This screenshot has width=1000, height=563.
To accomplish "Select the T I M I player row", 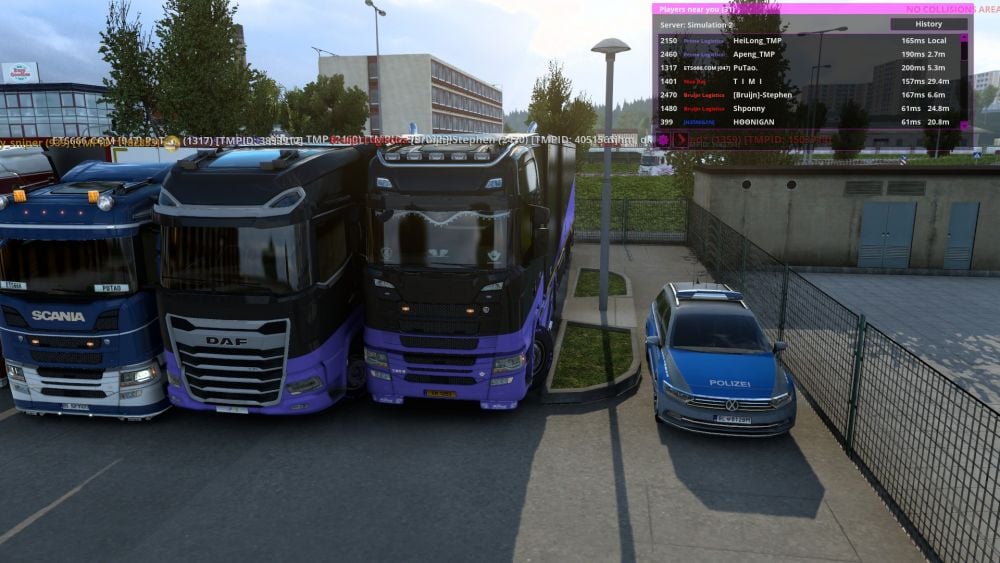I will coord(746,81).
